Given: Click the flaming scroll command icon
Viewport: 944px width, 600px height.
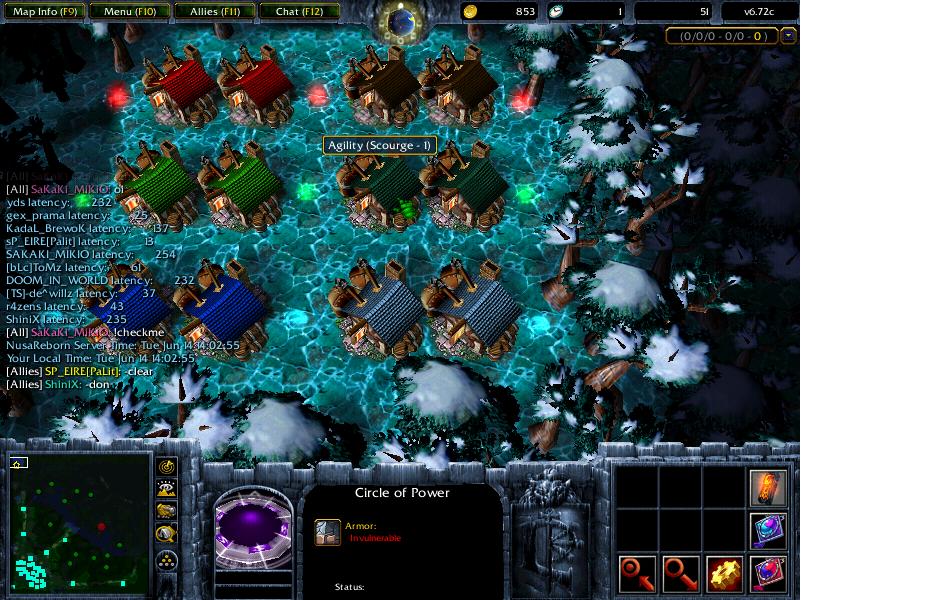Looking at the screenshot, I should click(x=768, y=488).
